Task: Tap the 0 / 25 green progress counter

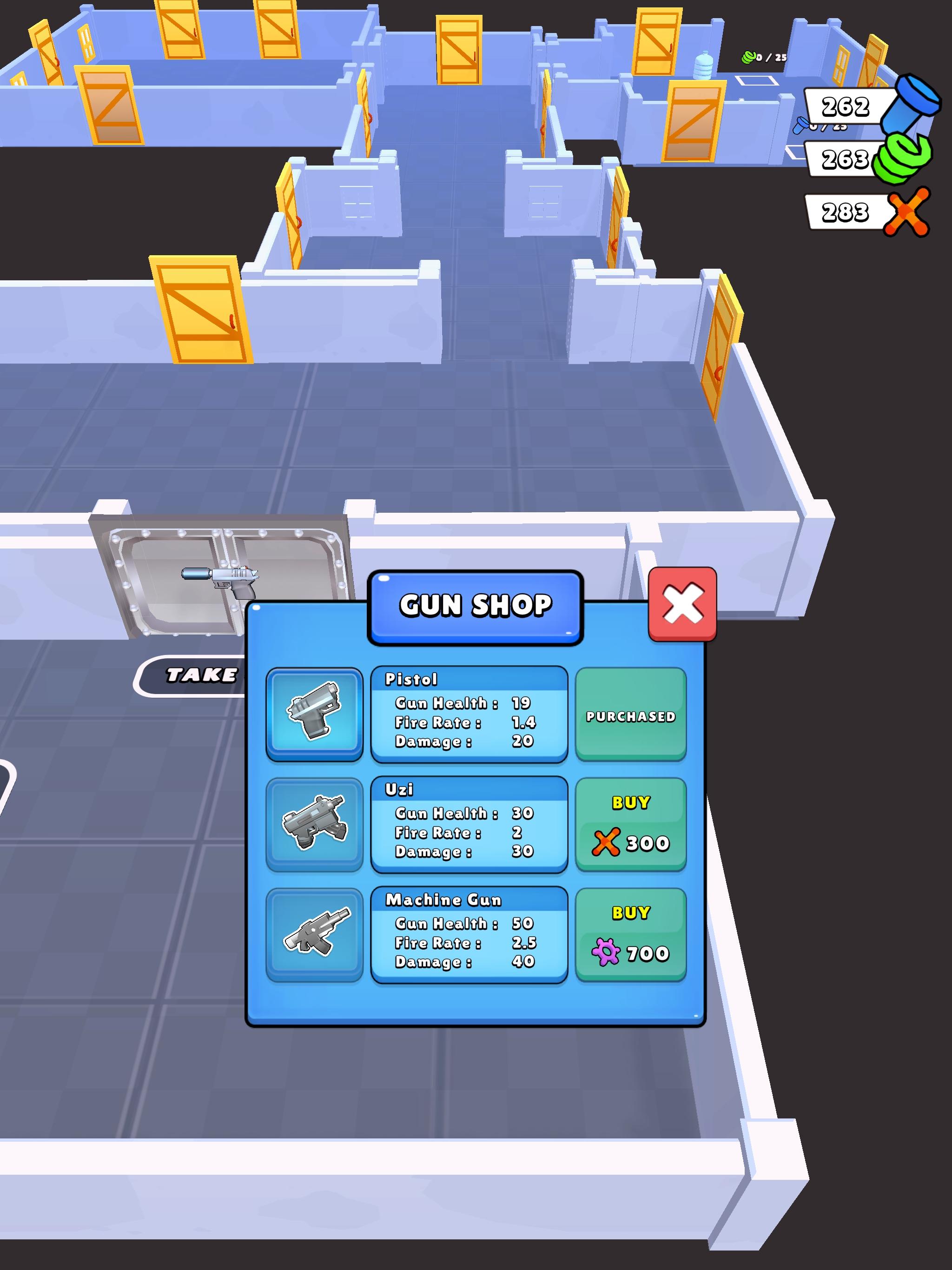Action: [x=764, y=56]
